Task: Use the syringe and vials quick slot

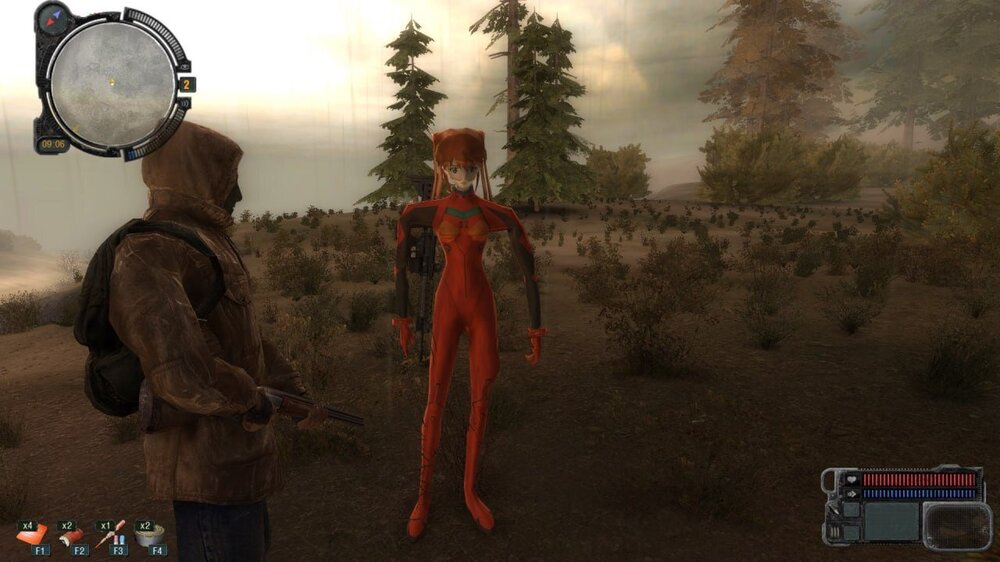Action: (111, 535)
